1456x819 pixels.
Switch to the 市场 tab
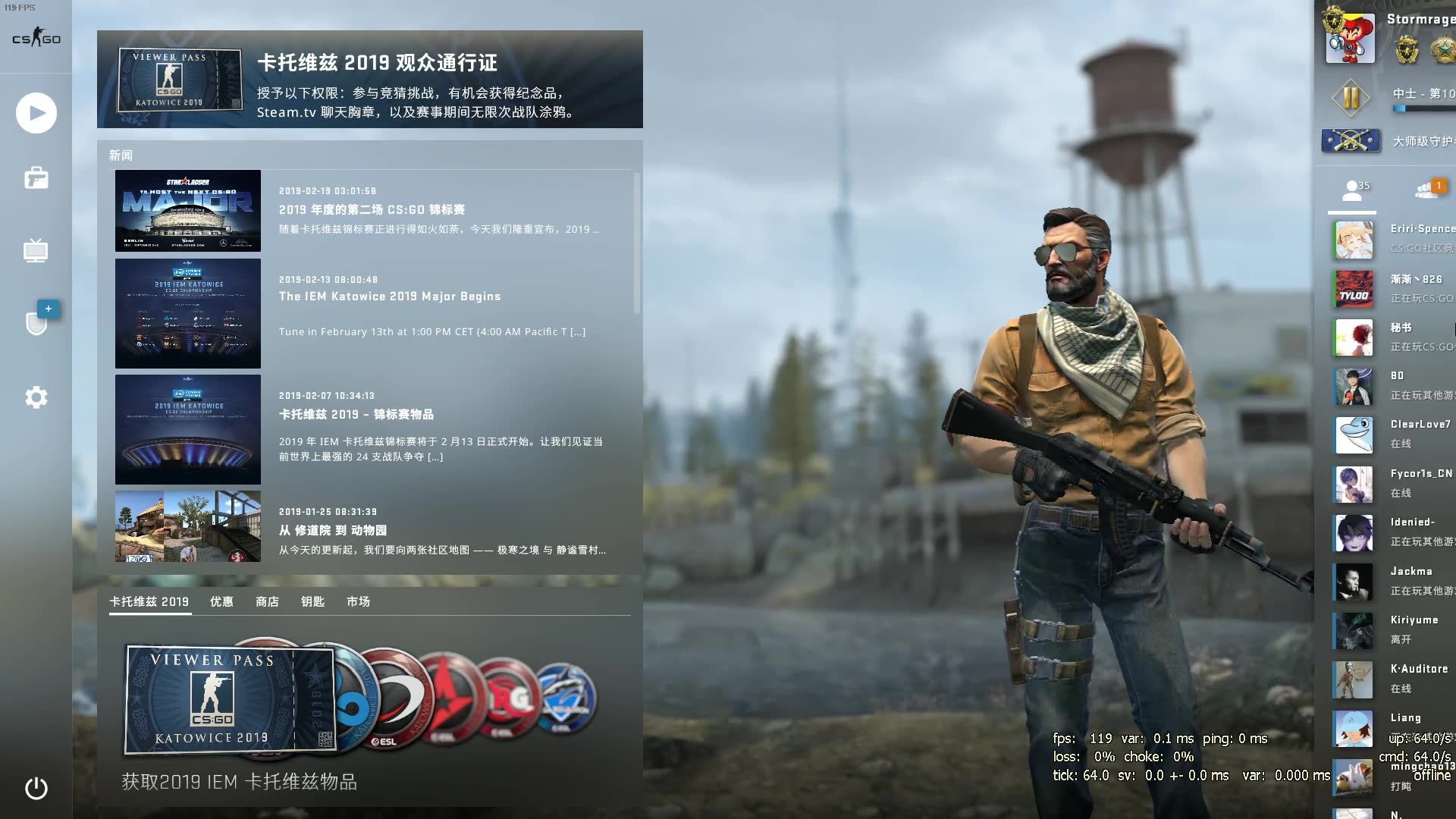pos(358,601)
